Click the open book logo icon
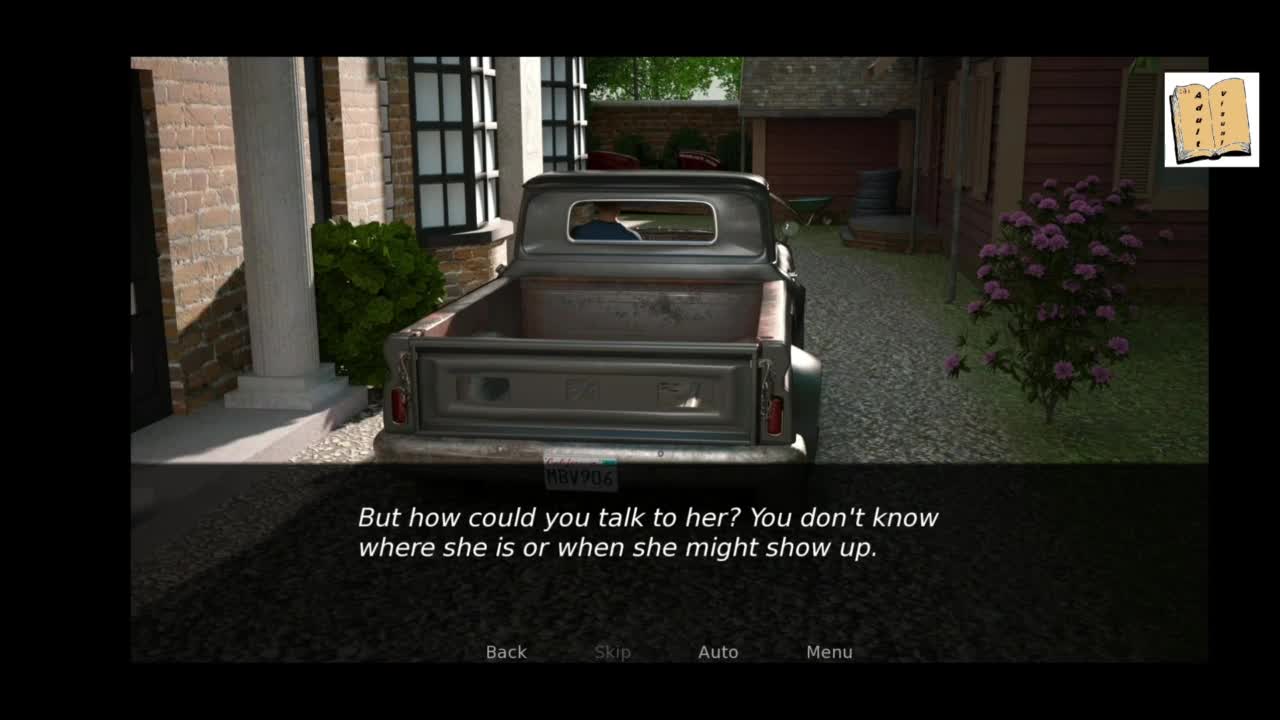 [1211, 119]
